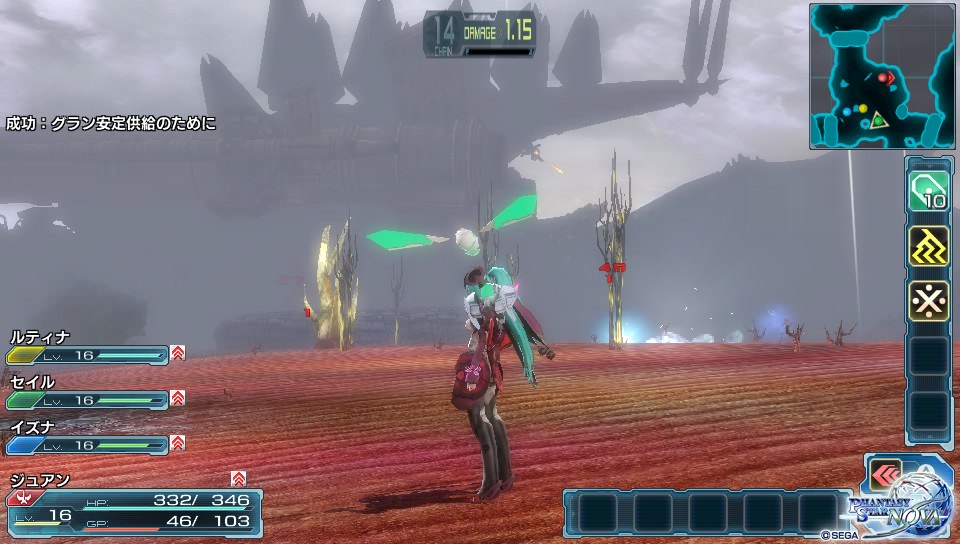Select party member ルティナ's status row
This screenshot has height=544, width=960.
88,347
